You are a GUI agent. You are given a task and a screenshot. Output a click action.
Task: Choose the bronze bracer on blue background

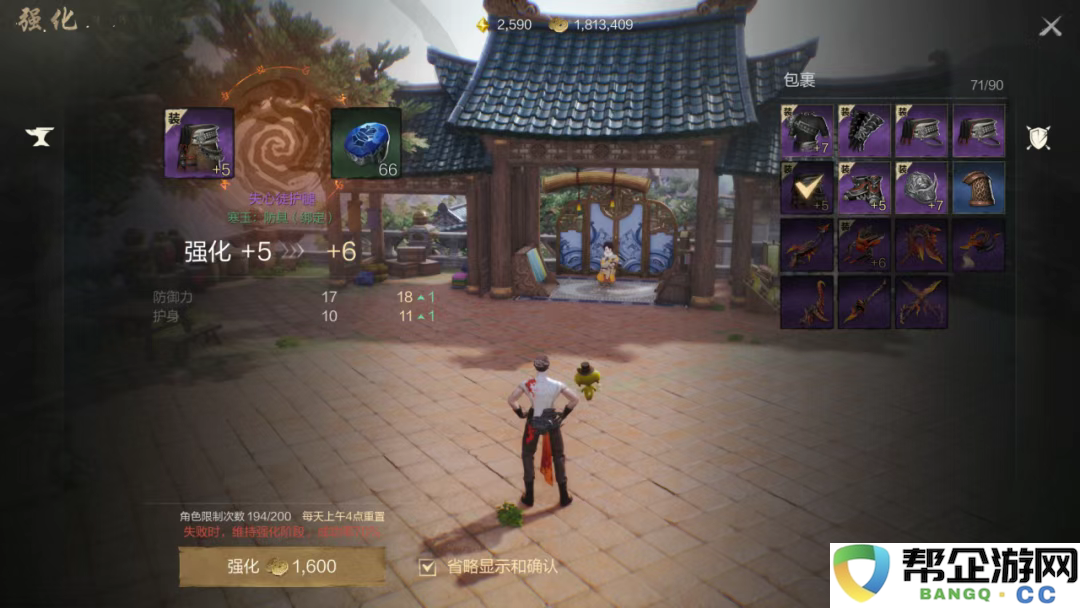coord(979,188)
